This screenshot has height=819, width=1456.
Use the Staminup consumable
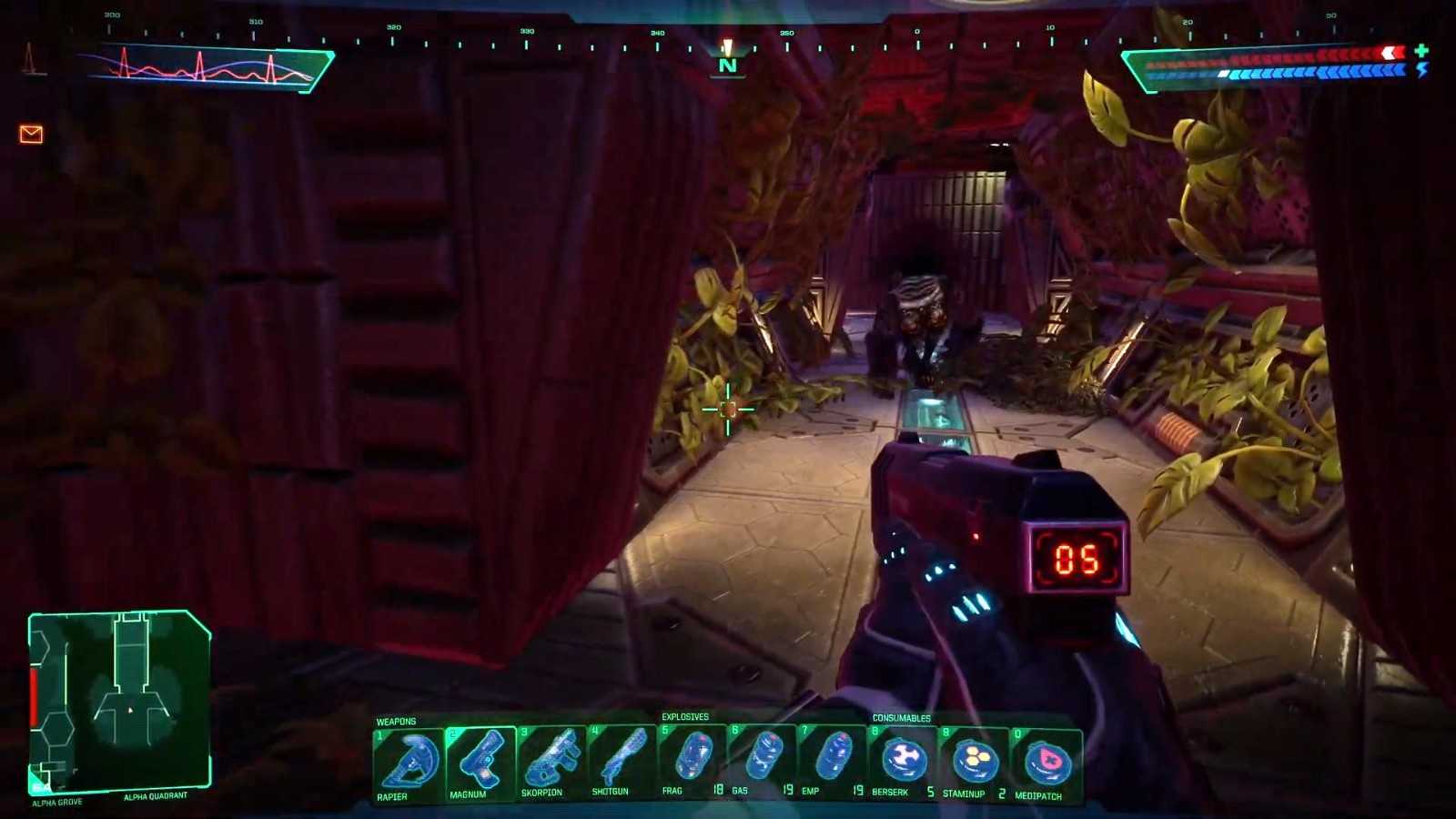coord(975,763)
